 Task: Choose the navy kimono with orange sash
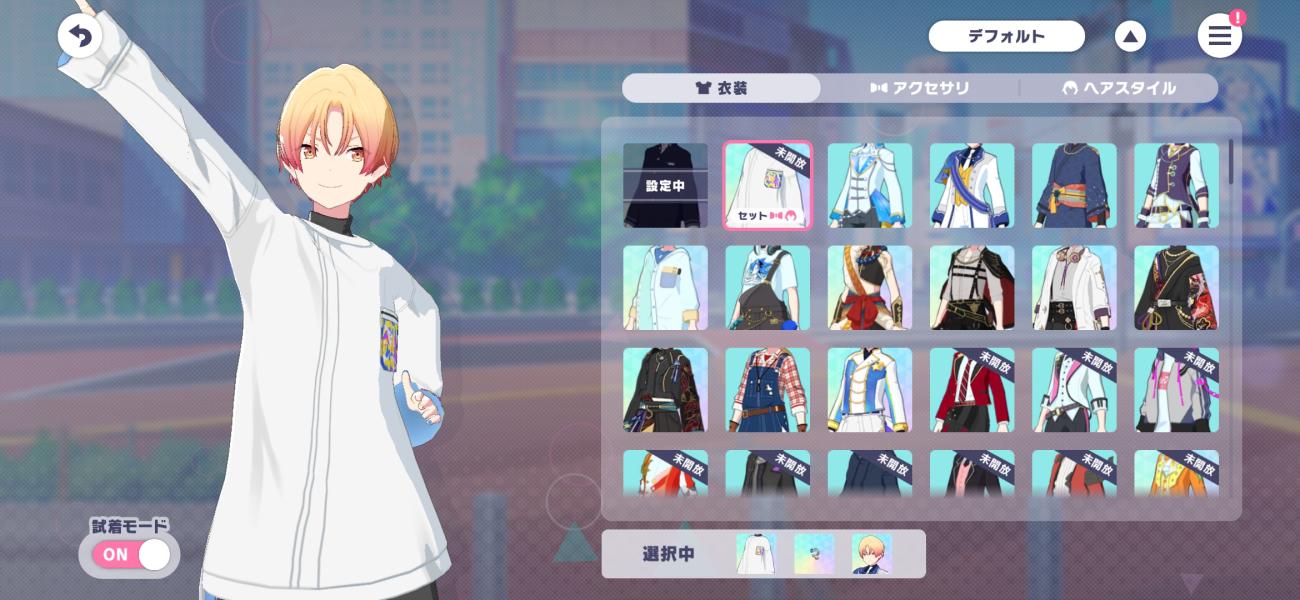[1074, 185]
